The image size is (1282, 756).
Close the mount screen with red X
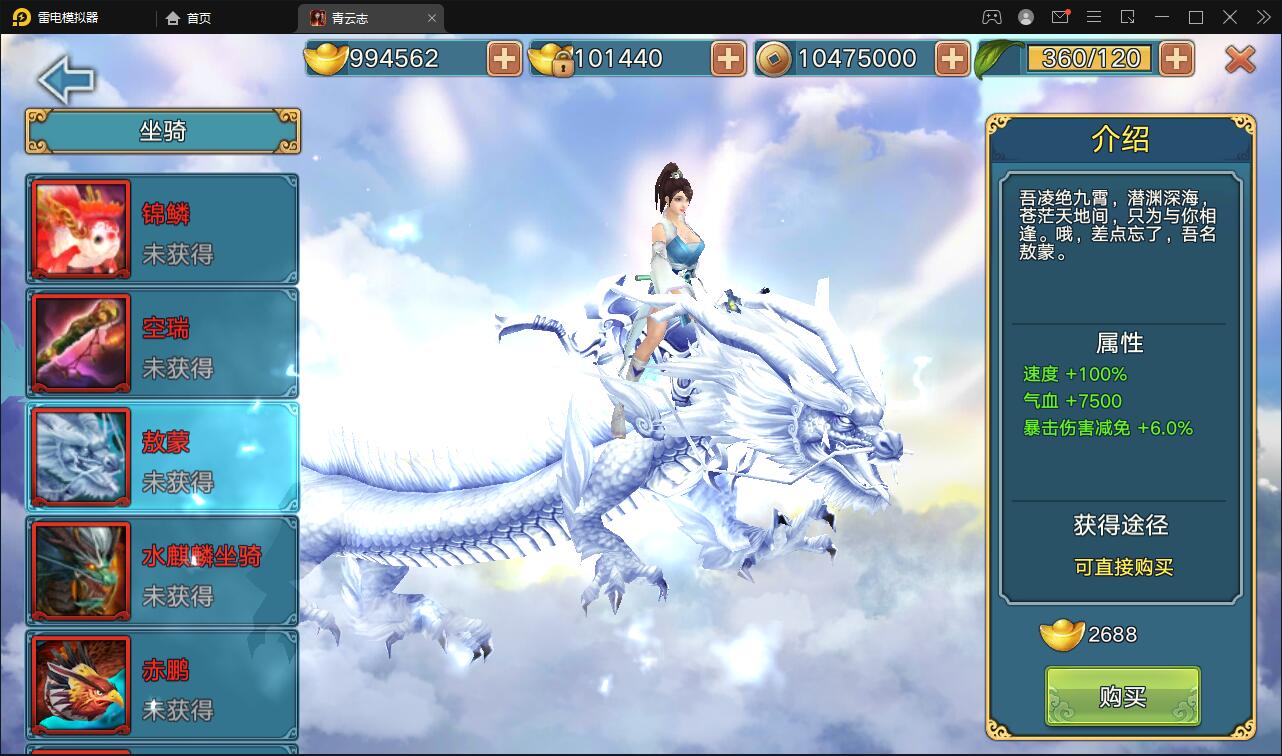click(1240, 60)
